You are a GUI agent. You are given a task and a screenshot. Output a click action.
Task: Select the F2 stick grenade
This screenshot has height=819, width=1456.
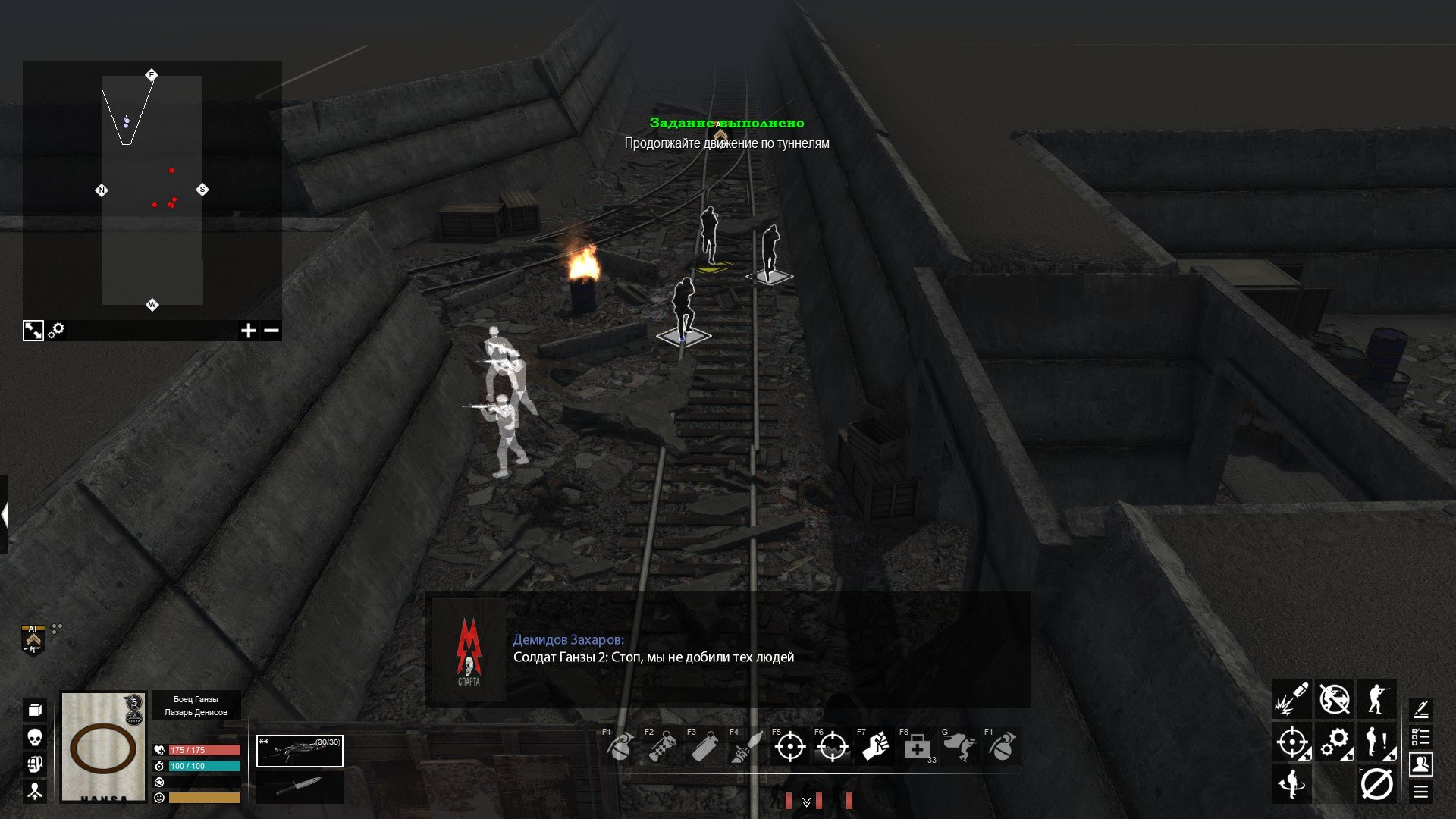point(662,748)
